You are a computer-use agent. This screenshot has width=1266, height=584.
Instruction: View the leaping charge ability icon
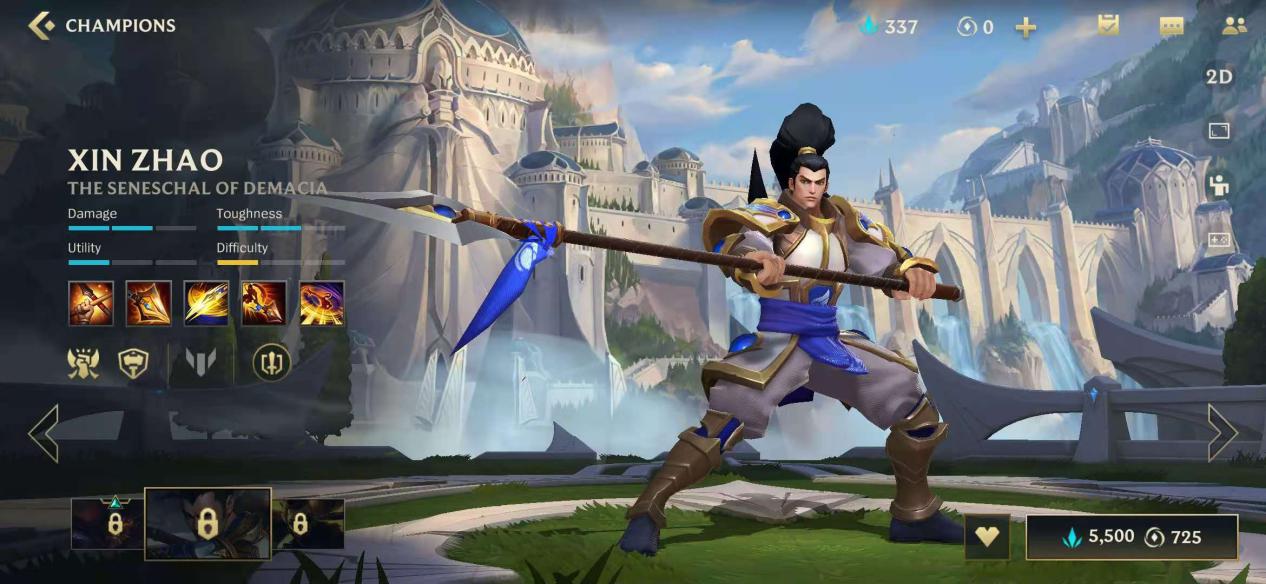[x=264, y=303]
